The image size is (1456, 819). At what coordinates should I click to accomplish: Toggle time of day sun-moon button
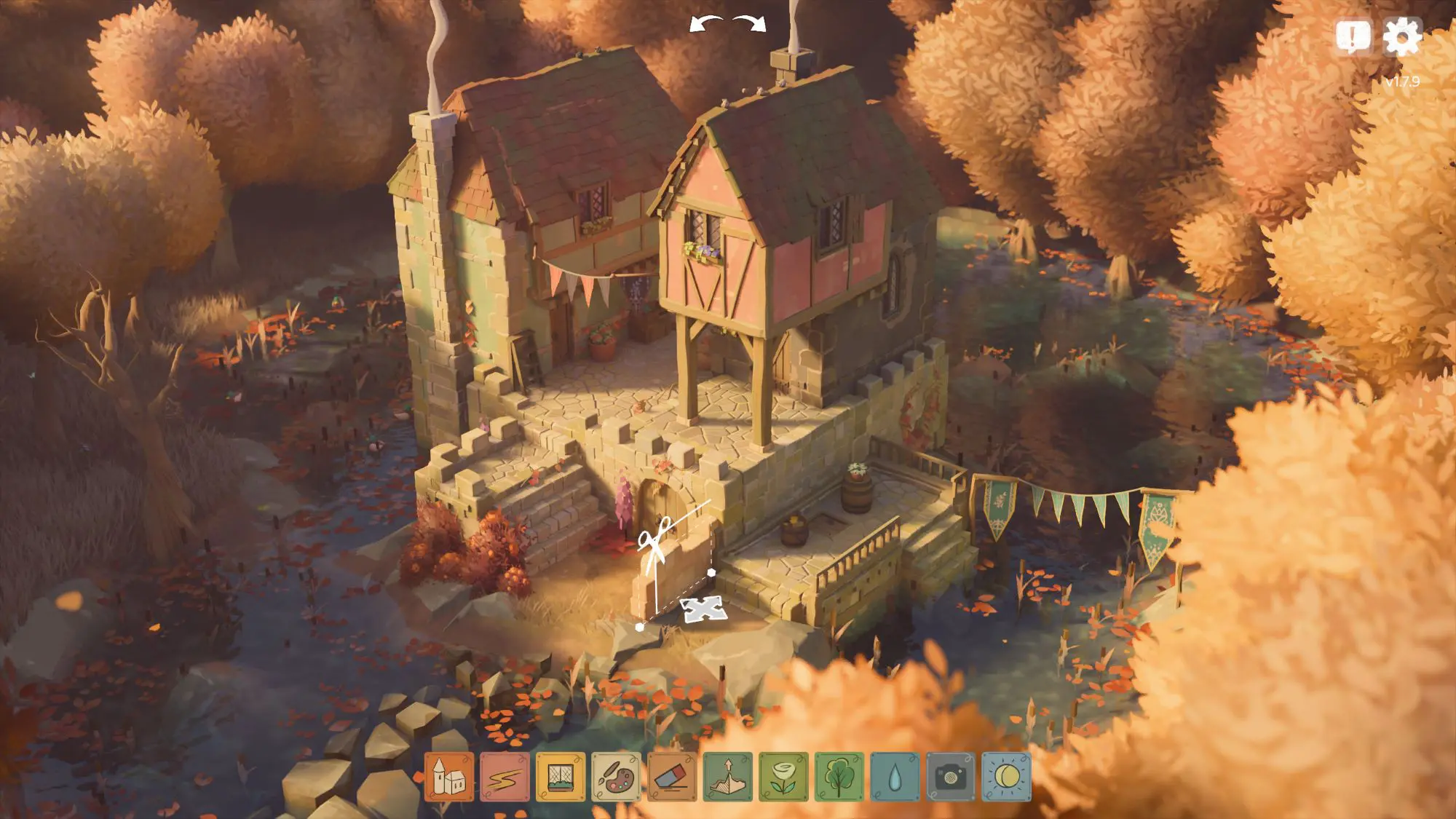[1006, 777]
